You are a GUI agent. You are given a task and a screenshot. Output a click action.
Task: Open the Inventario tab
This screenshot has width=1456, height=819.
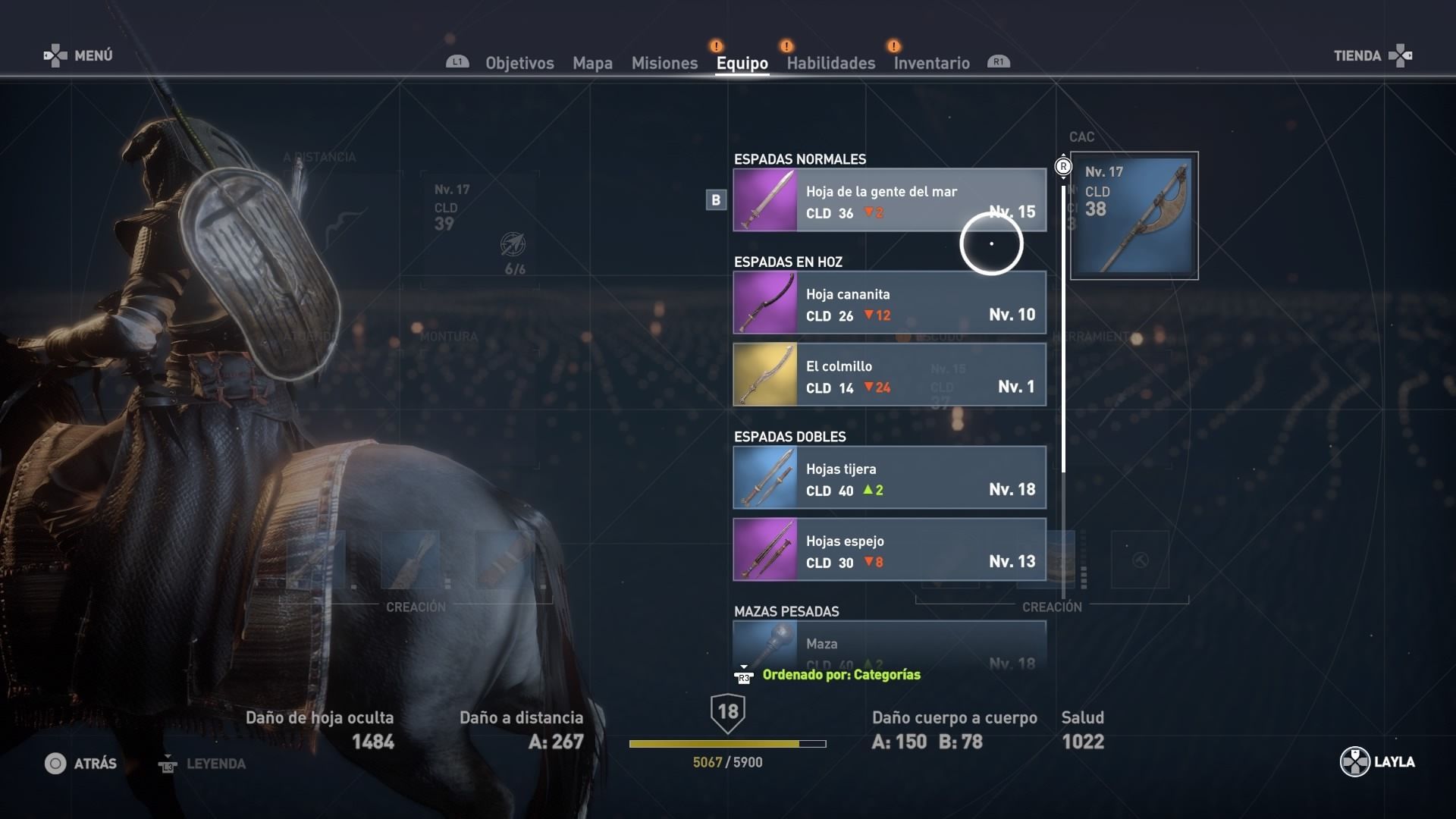pos(931,63)
